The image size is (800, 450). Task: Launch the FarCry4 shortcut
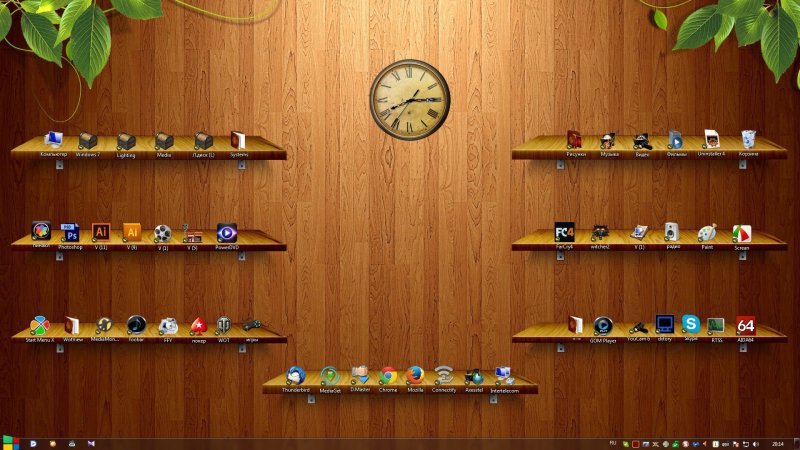(565, 232)
